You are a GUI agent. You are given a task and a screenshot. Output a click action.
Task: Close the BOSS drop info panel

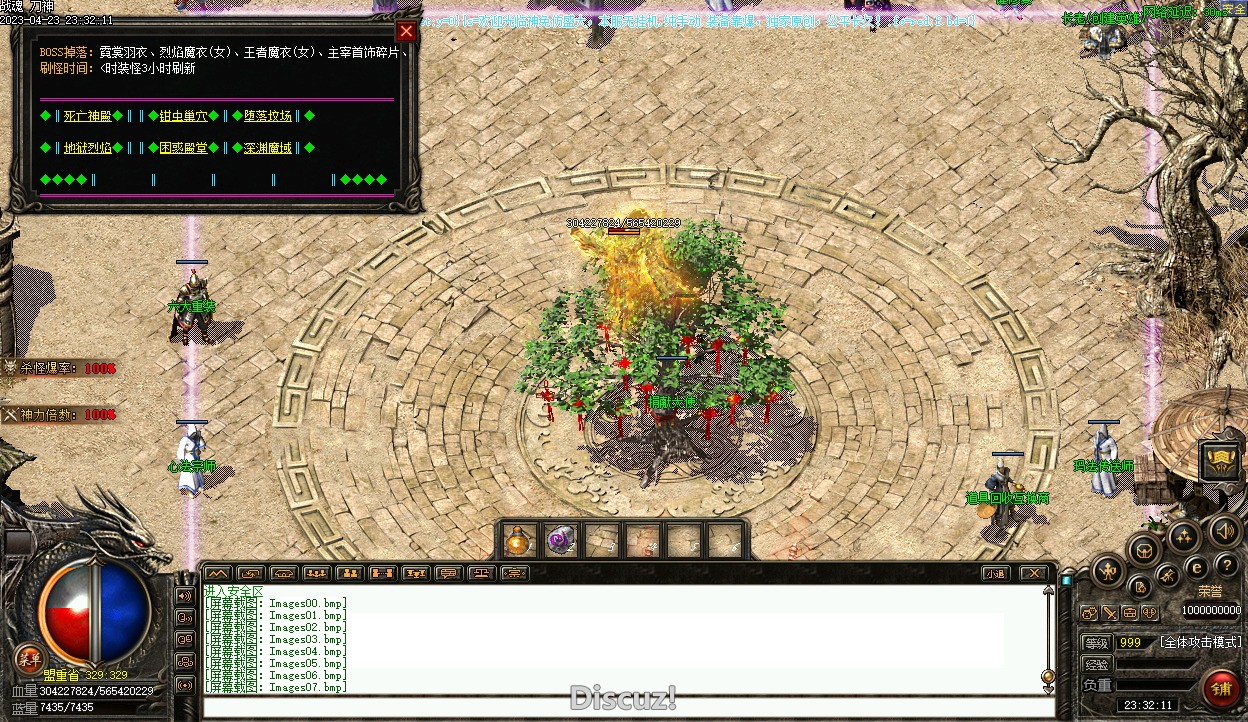(x=406, y=31)
